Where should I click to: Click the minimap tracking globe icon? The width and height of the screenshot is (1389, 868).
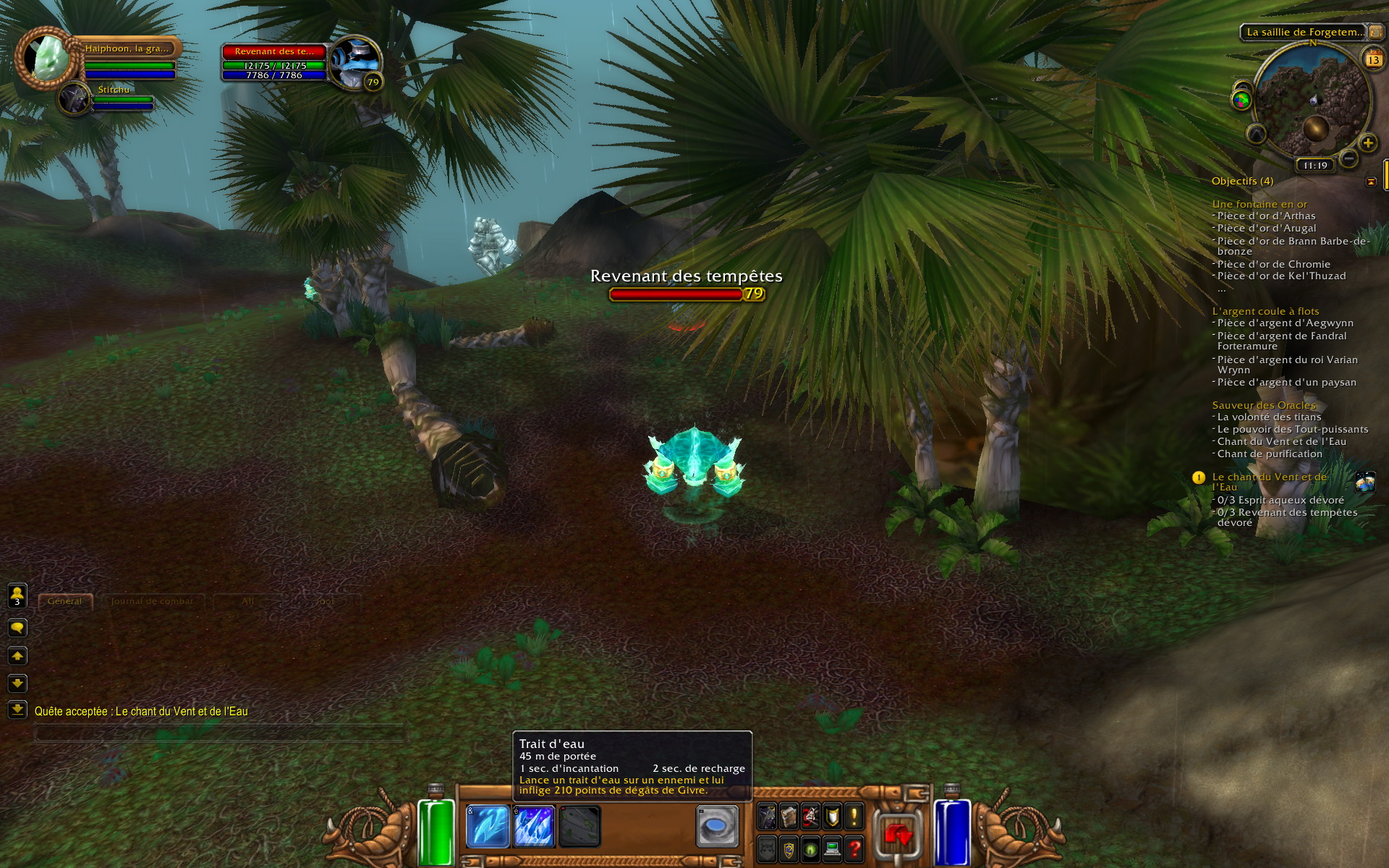[1241, 100]
